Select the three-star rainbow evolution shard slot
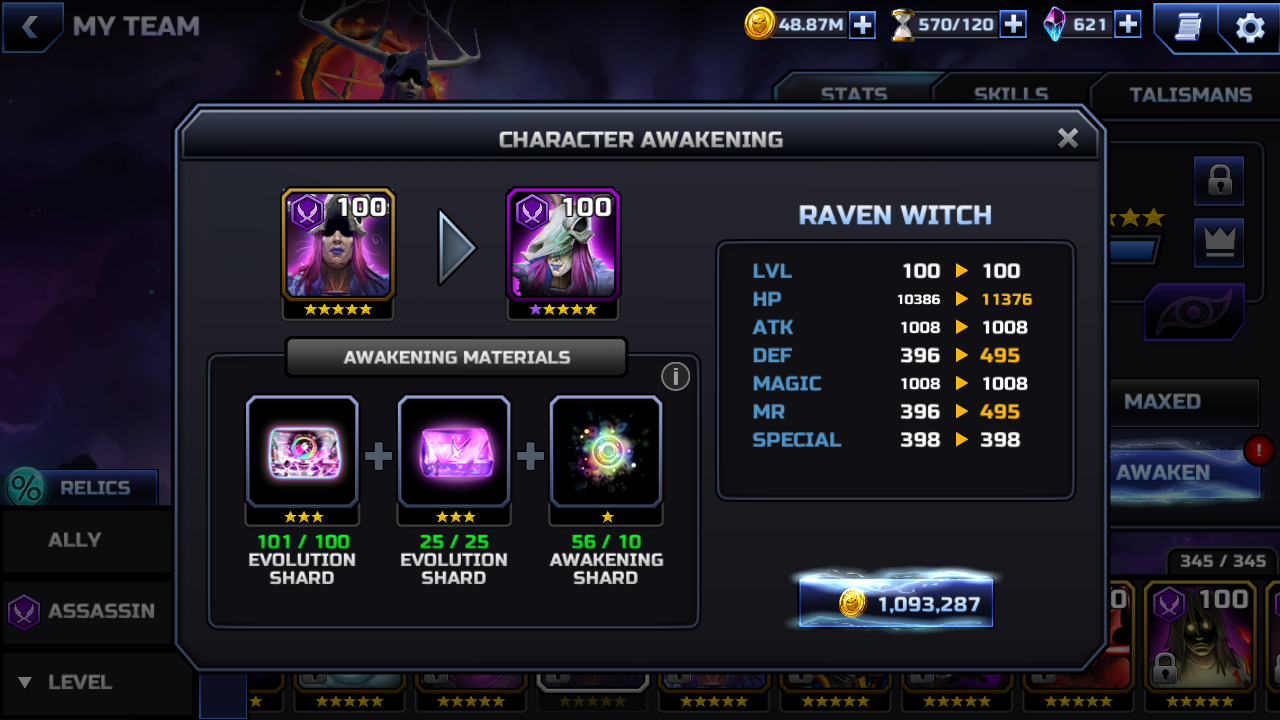This screenshot has height=720, width=1280. click(x=302, y=452)
